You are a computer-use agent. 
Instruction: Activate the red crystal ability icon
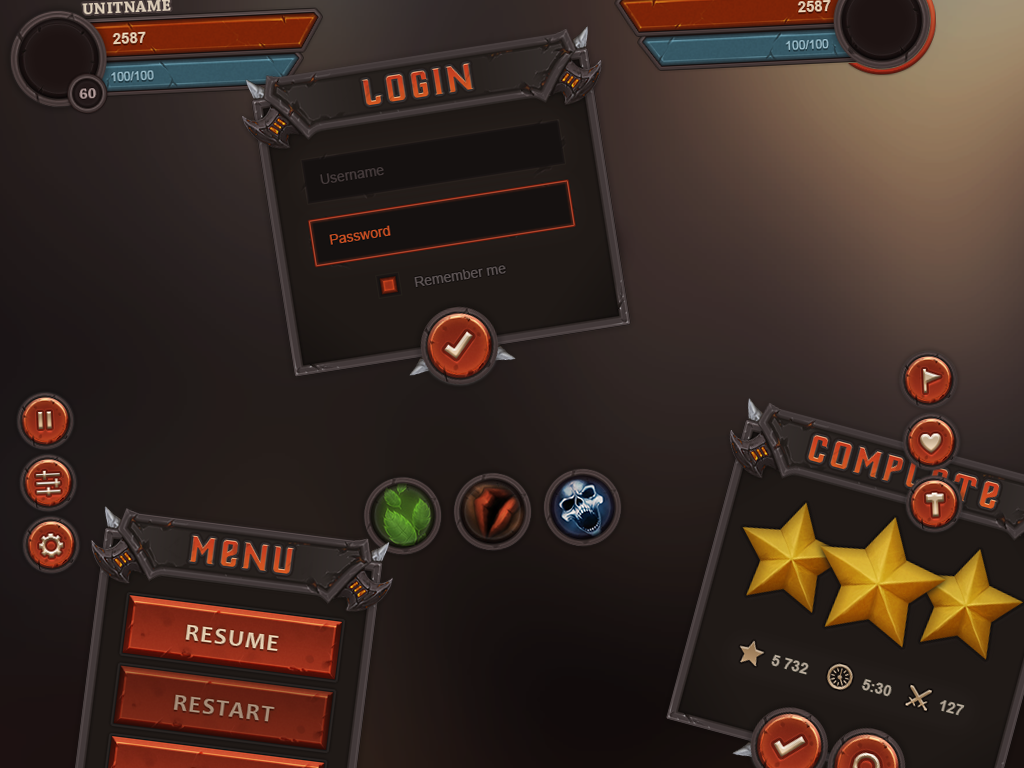[x=492, y=511]
